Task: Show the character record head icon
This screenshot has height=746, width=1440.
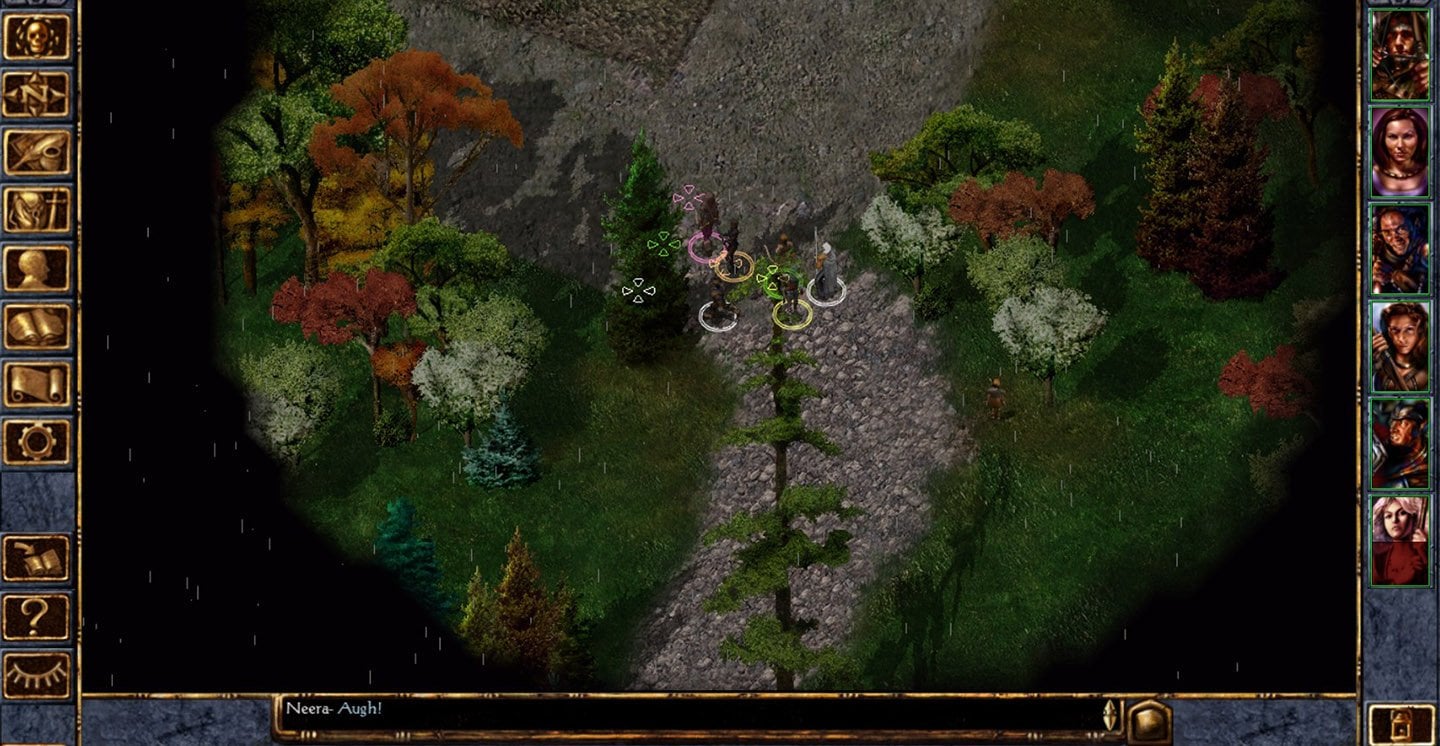Action: click(x=38, y=268)
